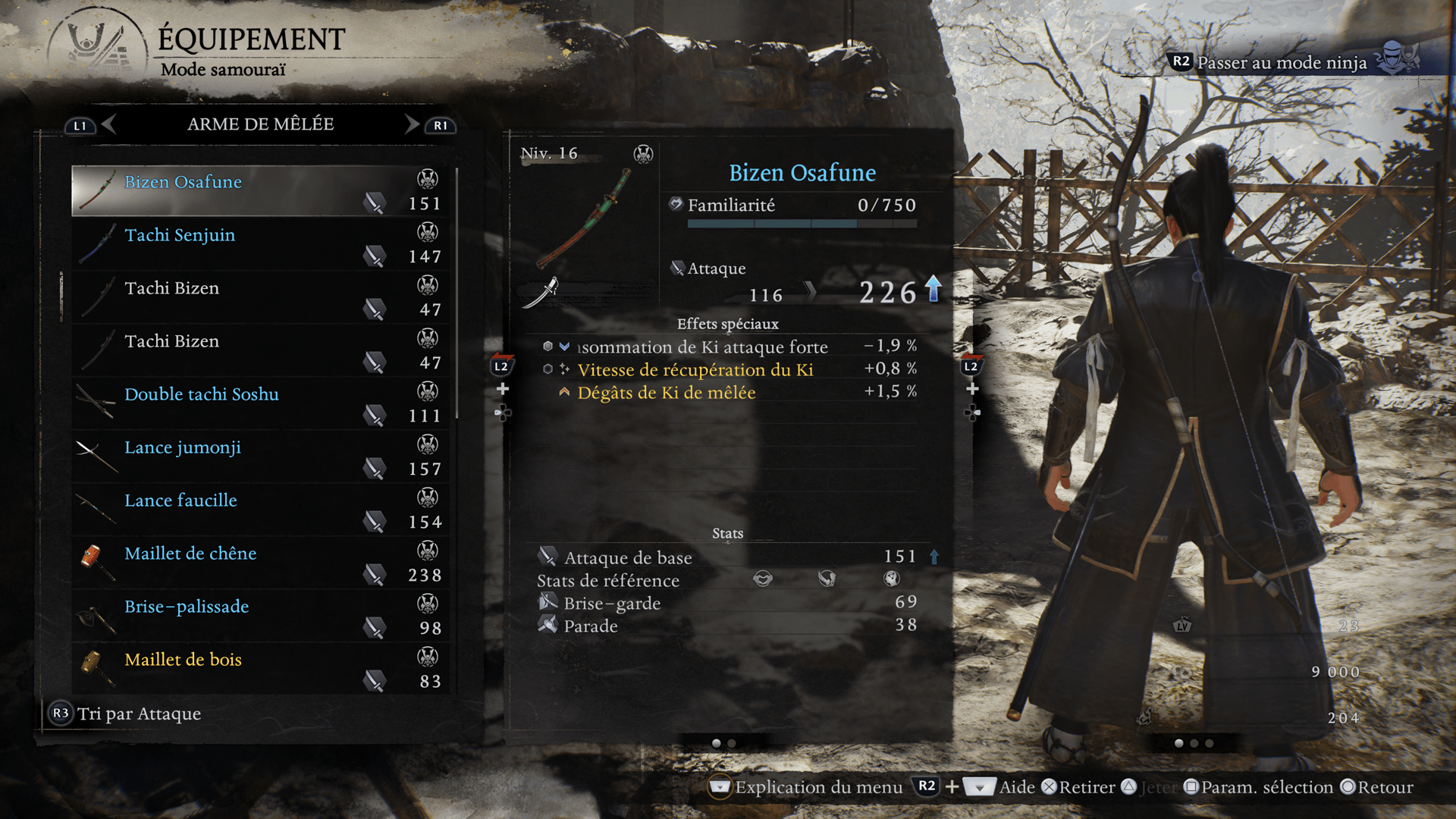Image resolution: width=1456 pixels, height=819 pixels.
Task: Go to next equipment category arrow
Action: (412, 124)
